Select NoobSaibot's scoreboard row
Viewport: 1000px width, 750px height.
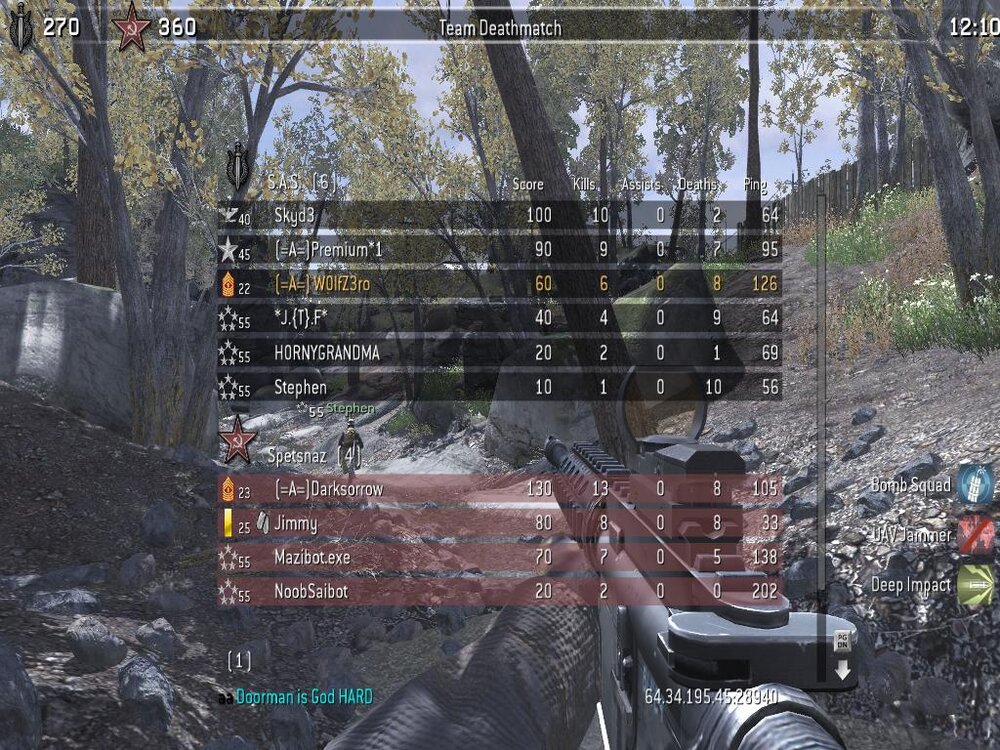500,591
